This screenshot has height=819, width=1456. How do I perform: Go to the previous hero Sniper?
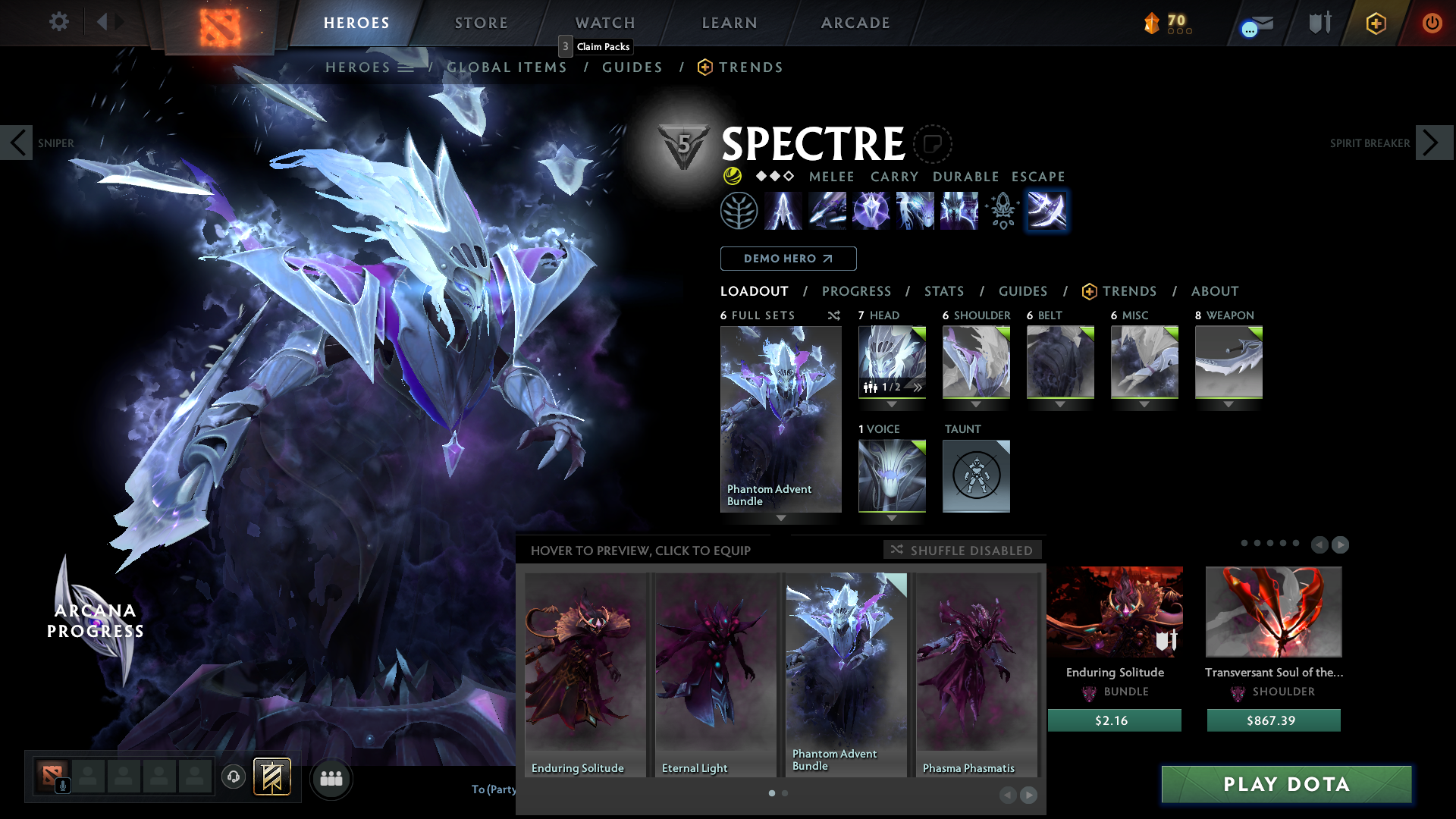click(17, 143)
